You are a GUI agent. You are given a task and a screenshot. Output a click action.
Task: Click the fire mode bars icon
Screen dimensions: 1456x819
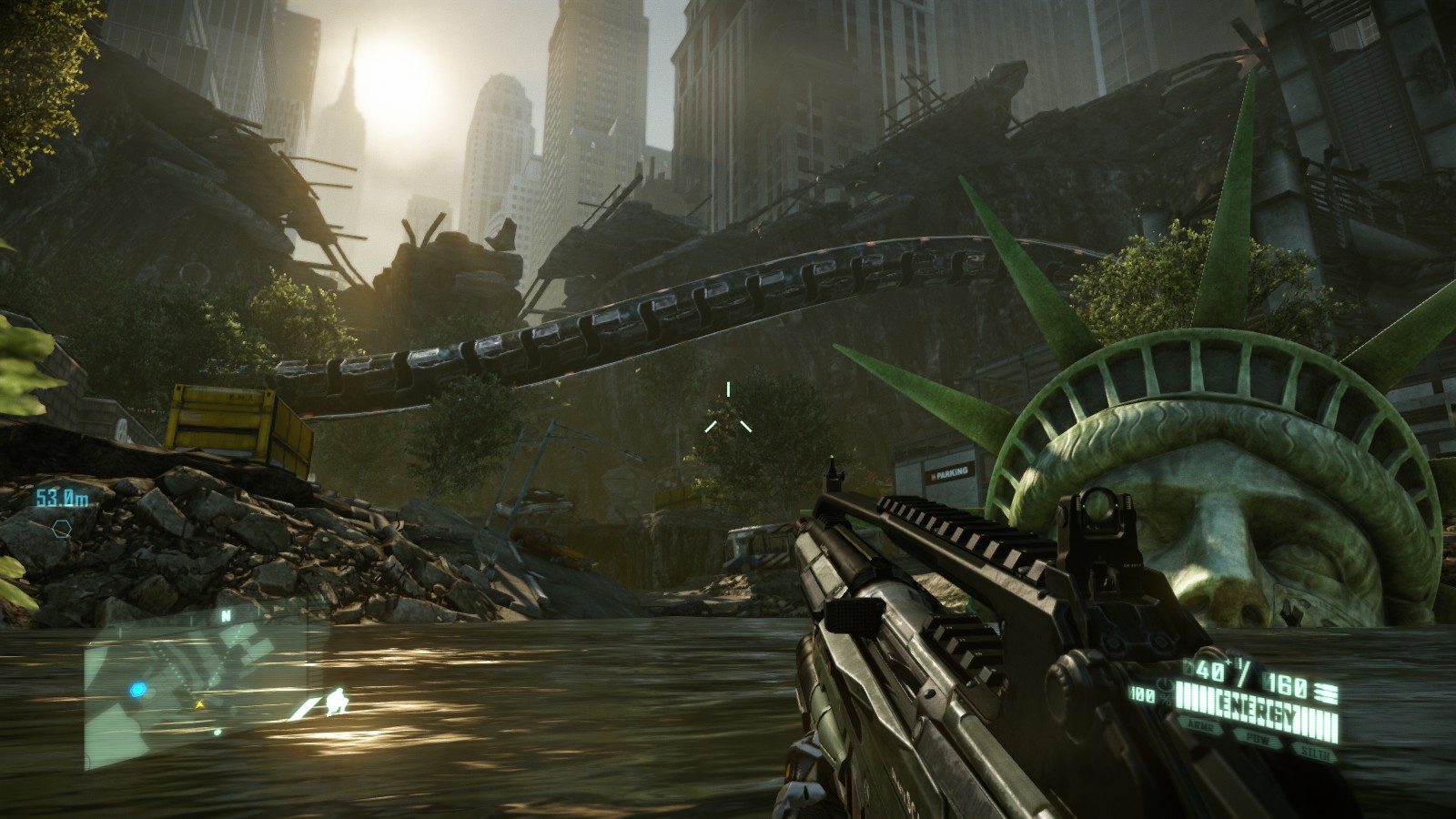click(1326, 693)
